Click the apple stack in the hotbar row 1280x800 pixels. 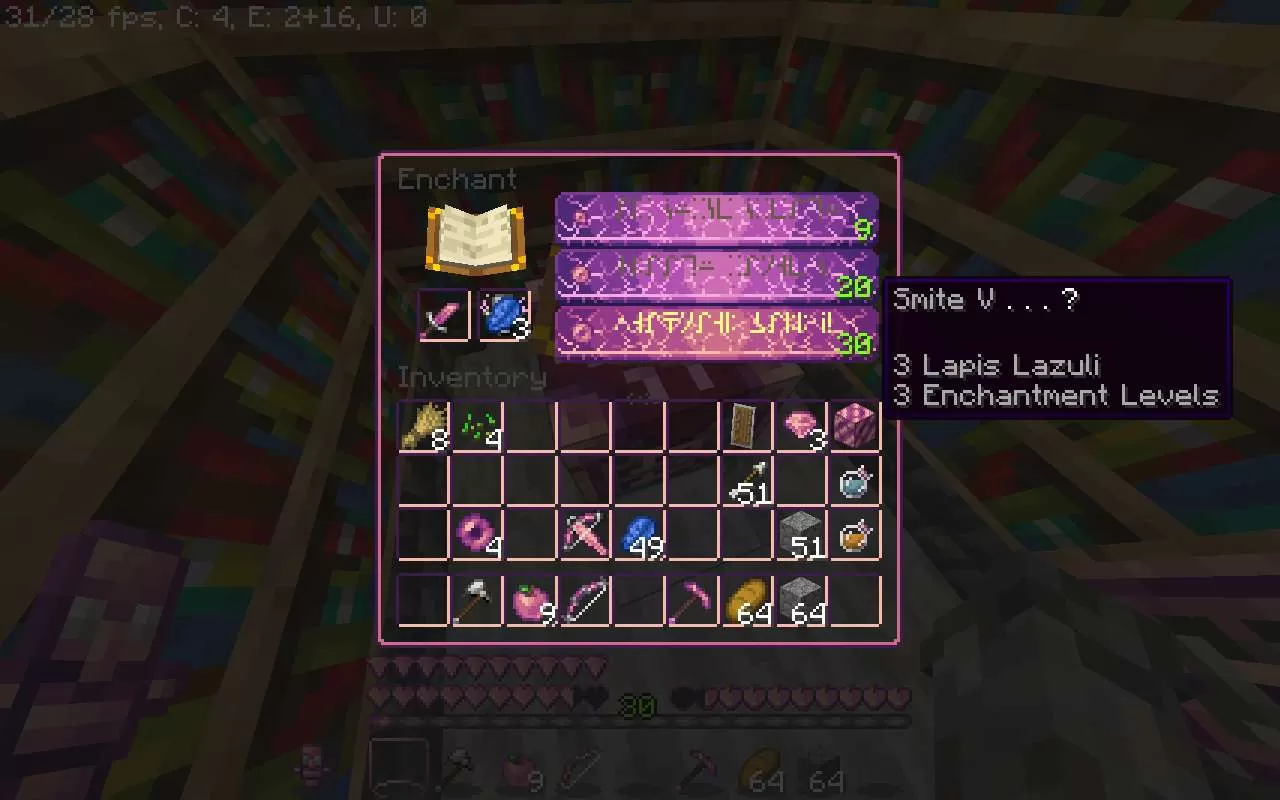[x=529, y=597]
